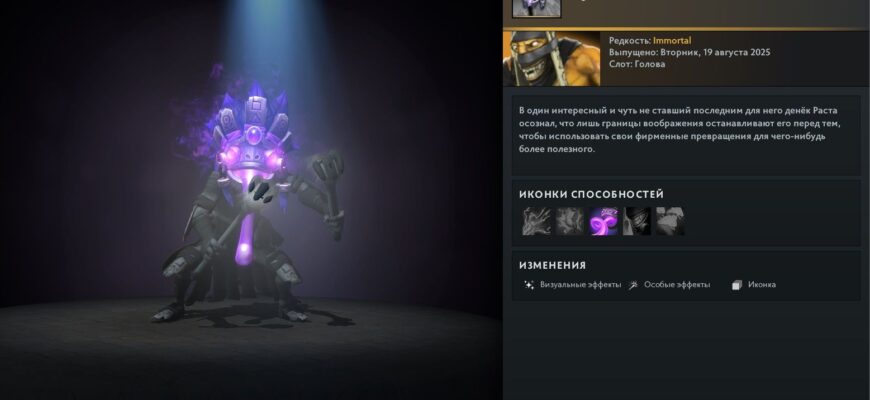Click the Иконка change entry
The height and width of the screenshot is (400, 870).
click(x=754, y=285)
